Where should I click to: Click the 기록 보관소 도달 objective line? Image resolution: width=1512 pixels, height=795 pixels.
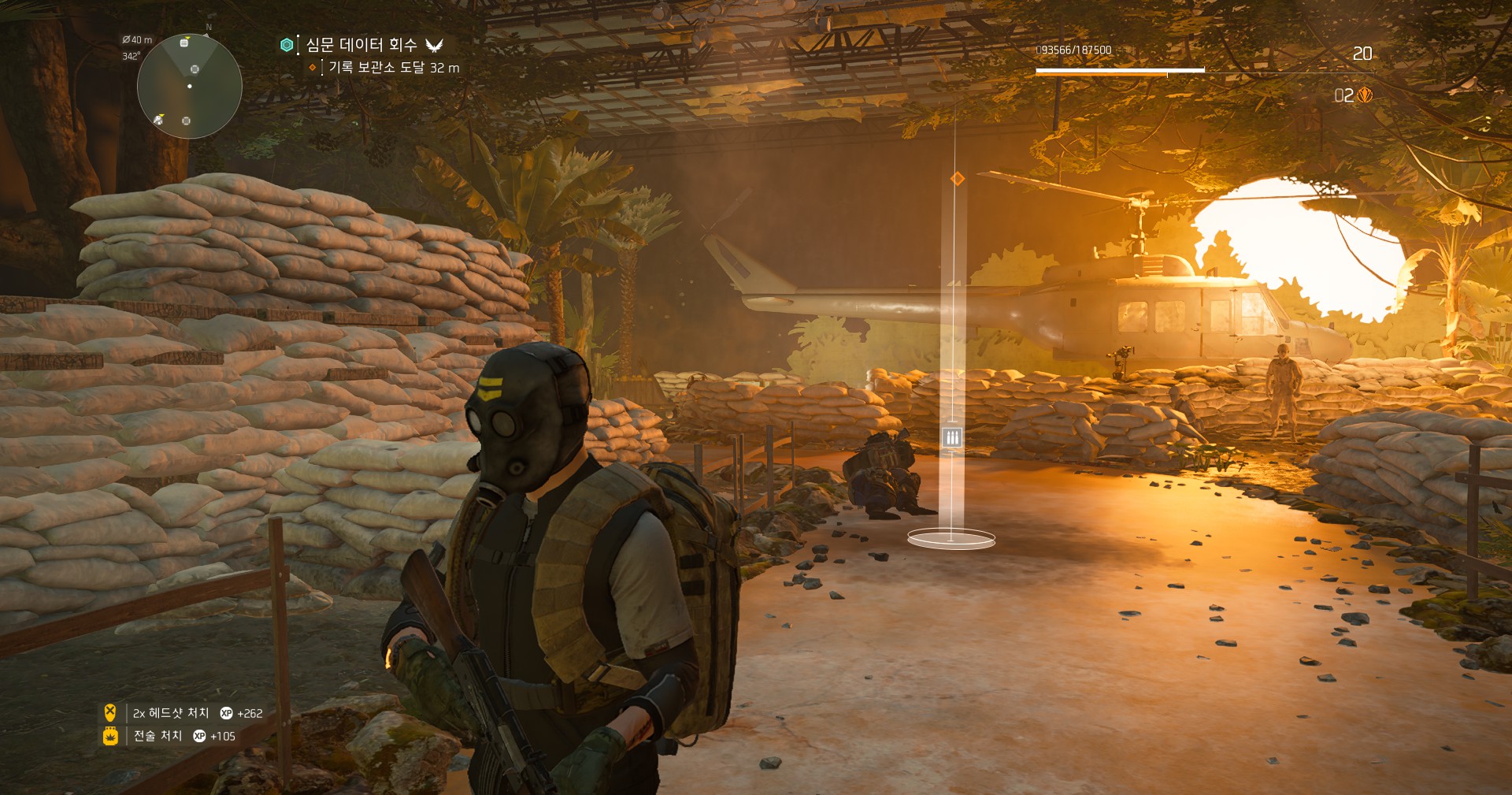[393, 68]
